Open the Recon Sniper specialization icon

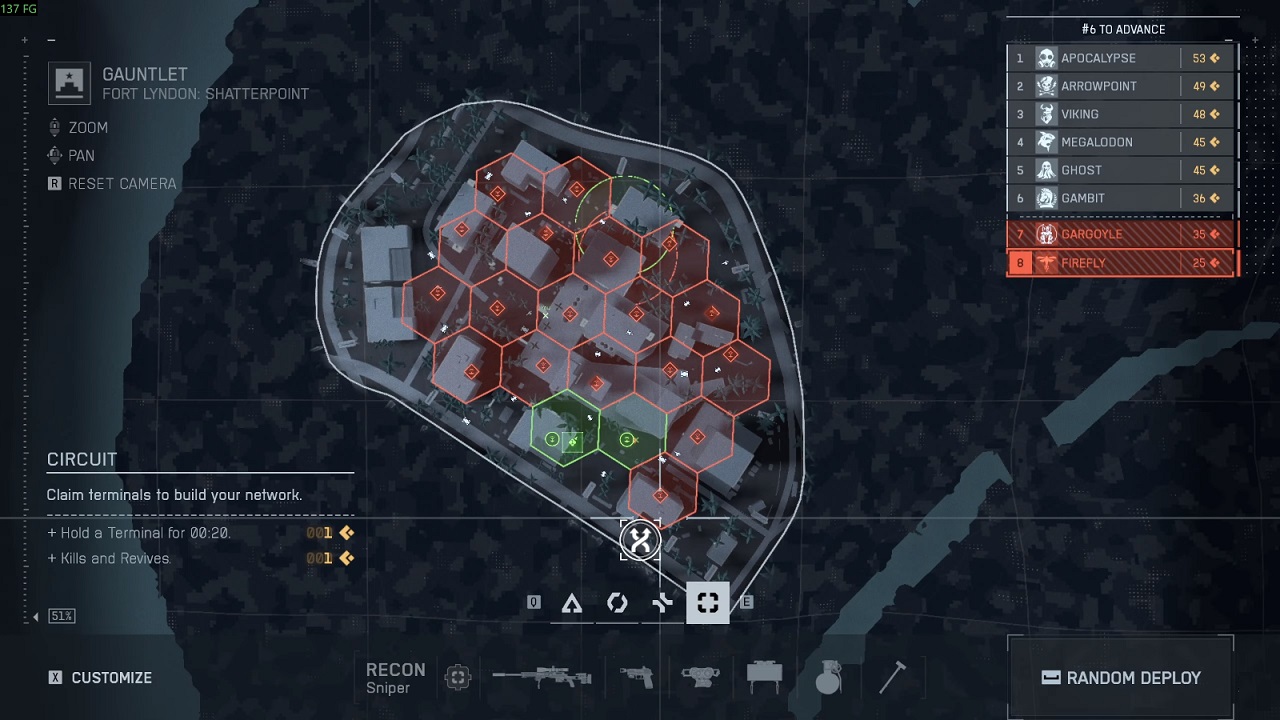tap(458, 677)
